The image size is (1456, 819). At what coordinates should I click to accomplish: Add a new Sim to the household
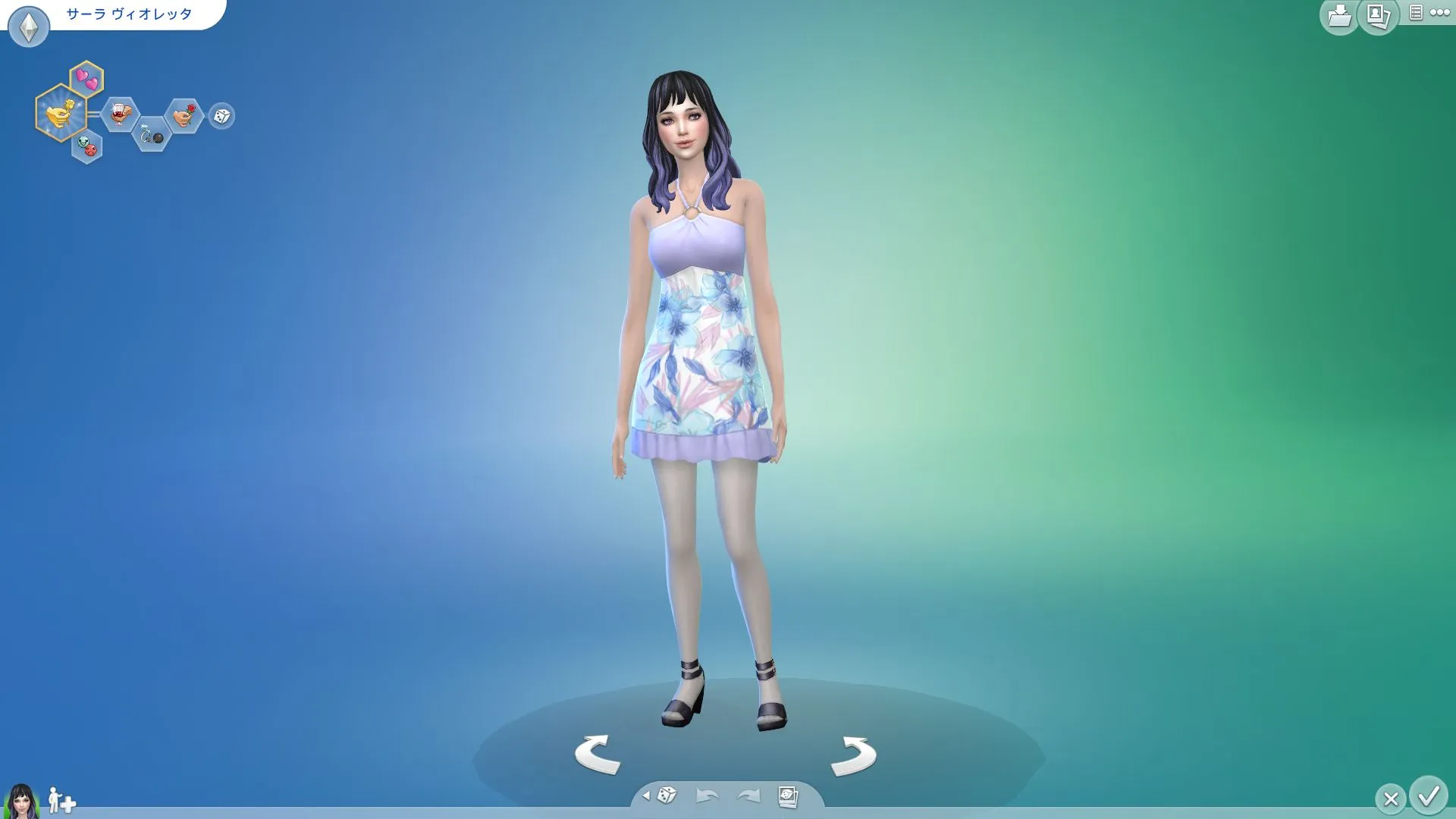(x=61, y=801)
